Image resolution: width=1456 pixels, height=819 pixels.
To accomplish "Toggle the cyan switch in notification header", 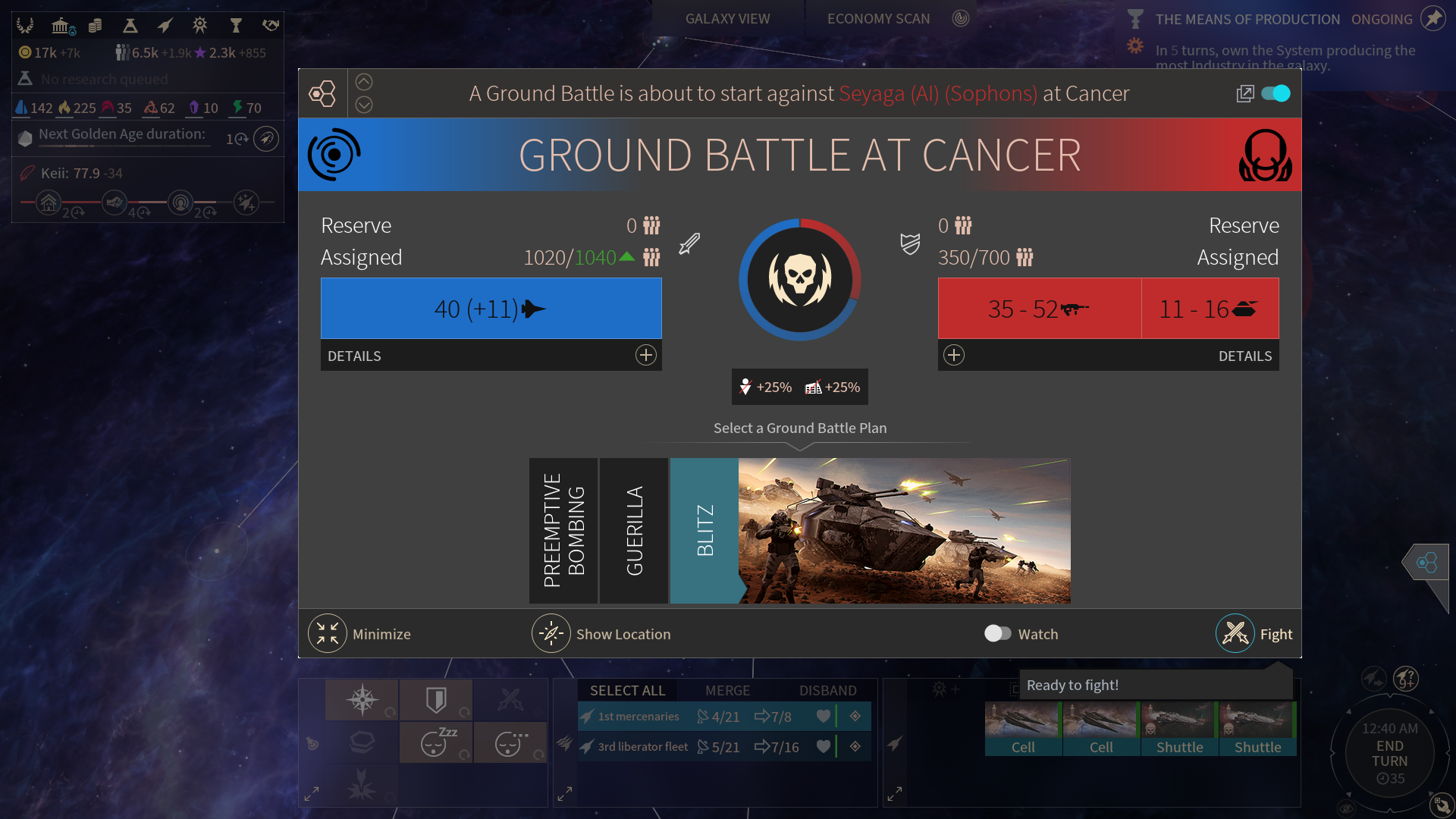I will point(1276,93).
